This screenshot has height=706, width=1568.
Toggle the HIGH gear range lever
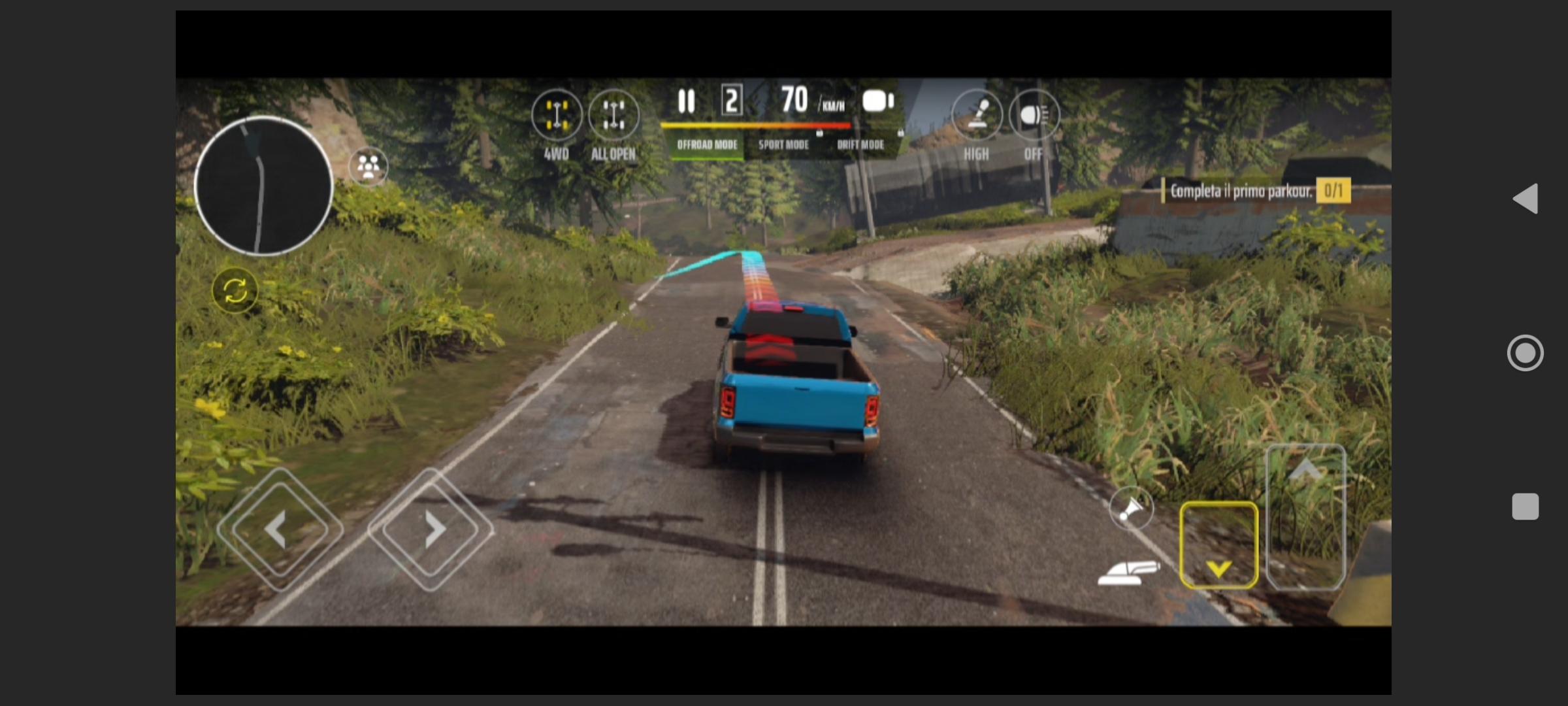977,116
